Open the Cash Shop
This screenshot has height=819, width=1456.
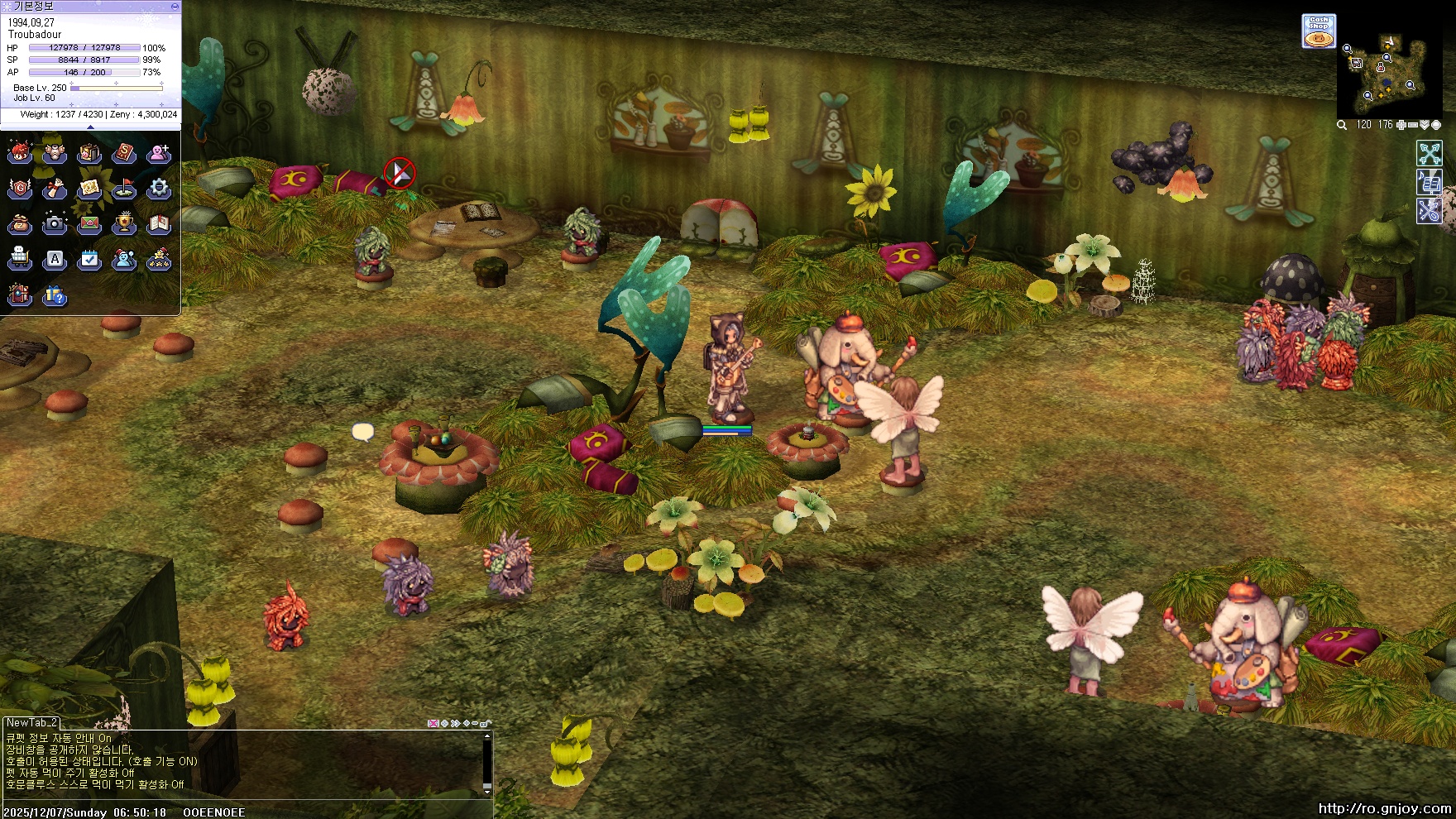1318,31
